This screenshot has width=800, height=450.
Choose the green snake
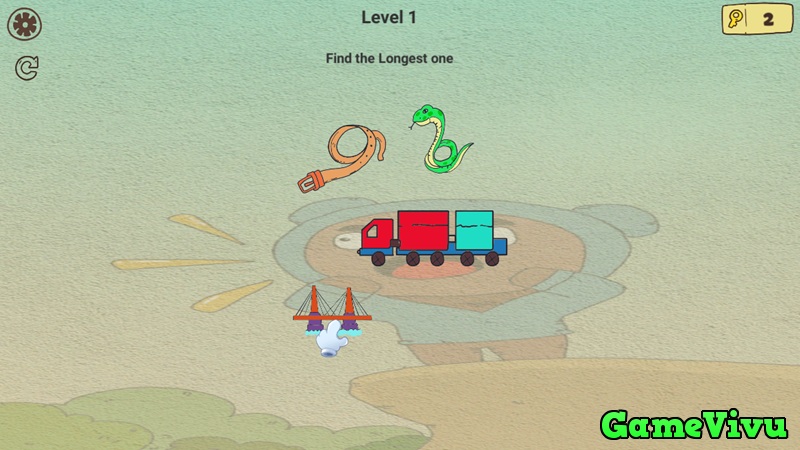click(440, 139)
